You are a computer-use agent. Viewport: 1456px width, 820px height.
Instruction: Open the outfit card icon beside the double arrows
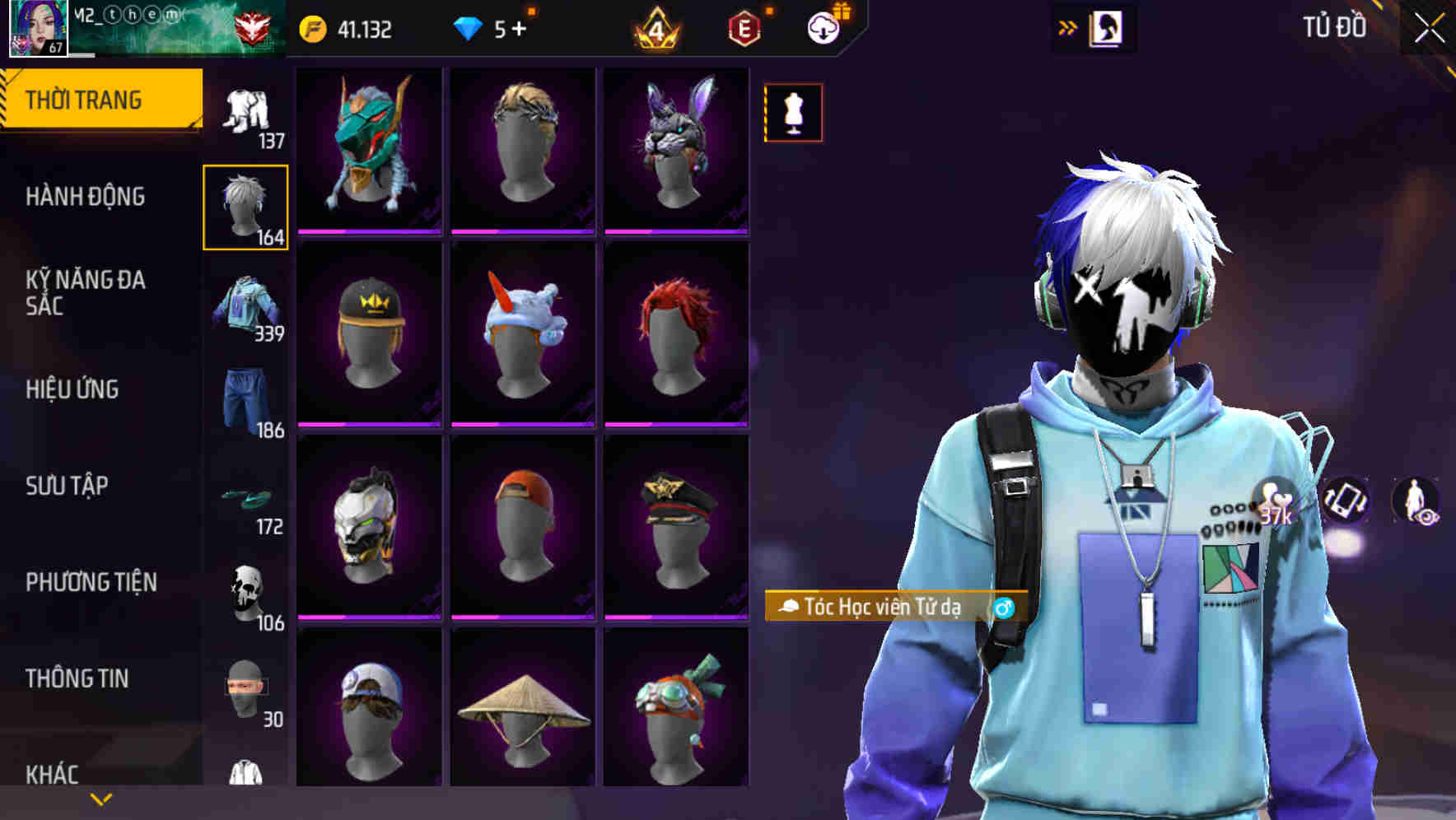pyautogui.click(x=1104, y=26)
